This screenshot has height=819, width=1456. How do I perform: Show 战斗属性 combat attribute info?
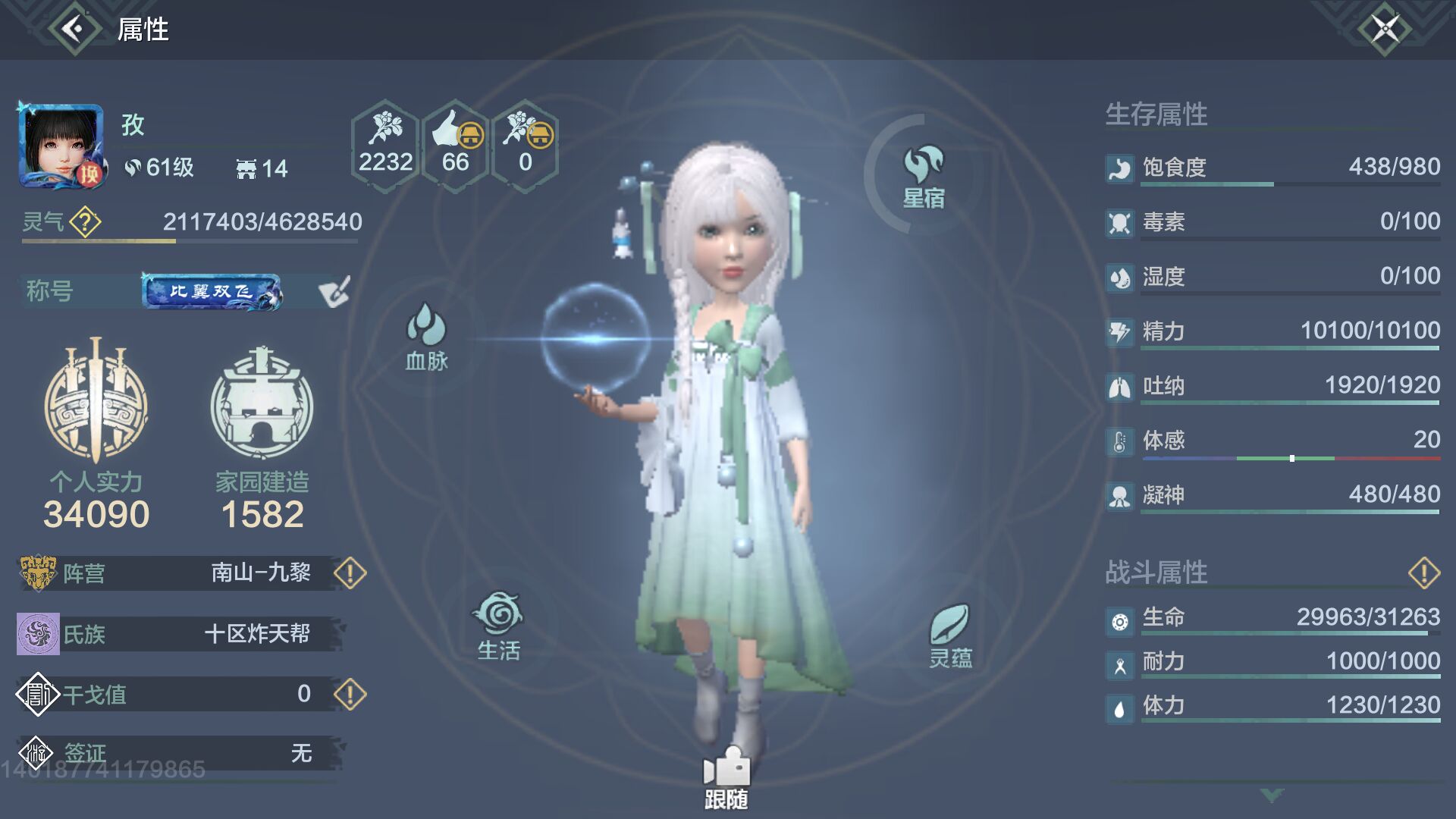click(x=1423, y=573)
